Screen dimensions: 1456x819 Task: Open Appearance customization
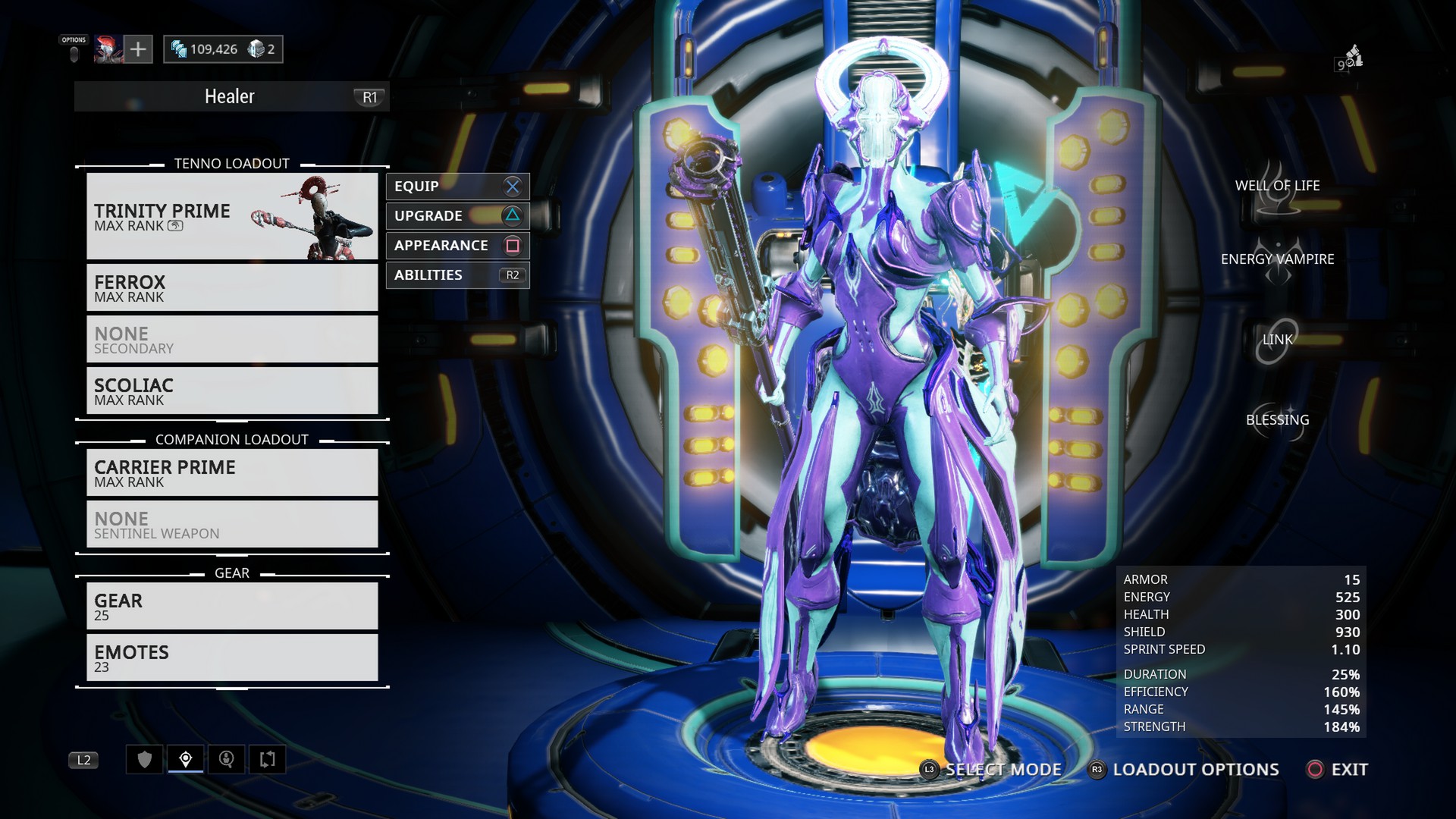[x=457, y=246]
